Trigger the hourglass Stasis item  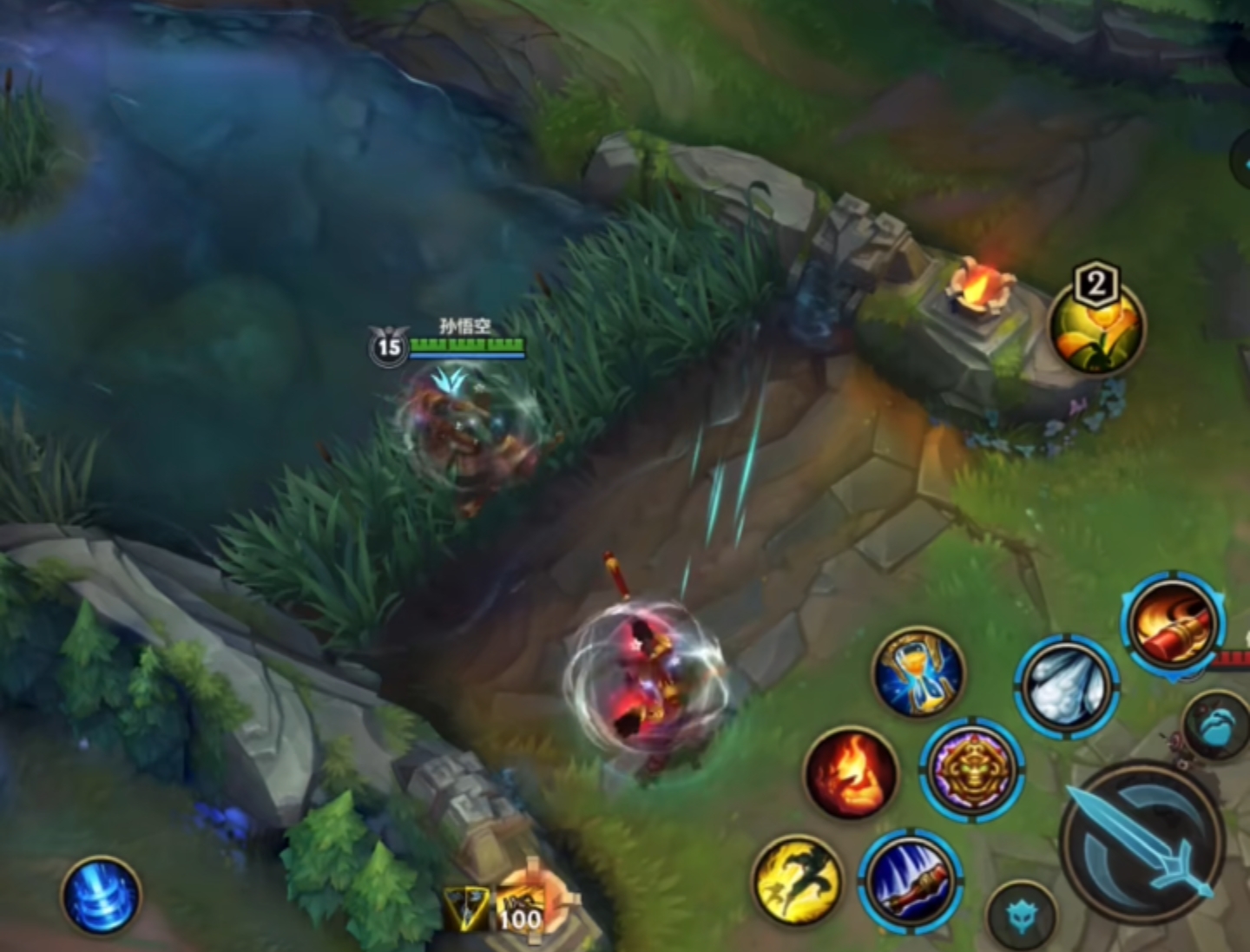click(x=918, y=673)
